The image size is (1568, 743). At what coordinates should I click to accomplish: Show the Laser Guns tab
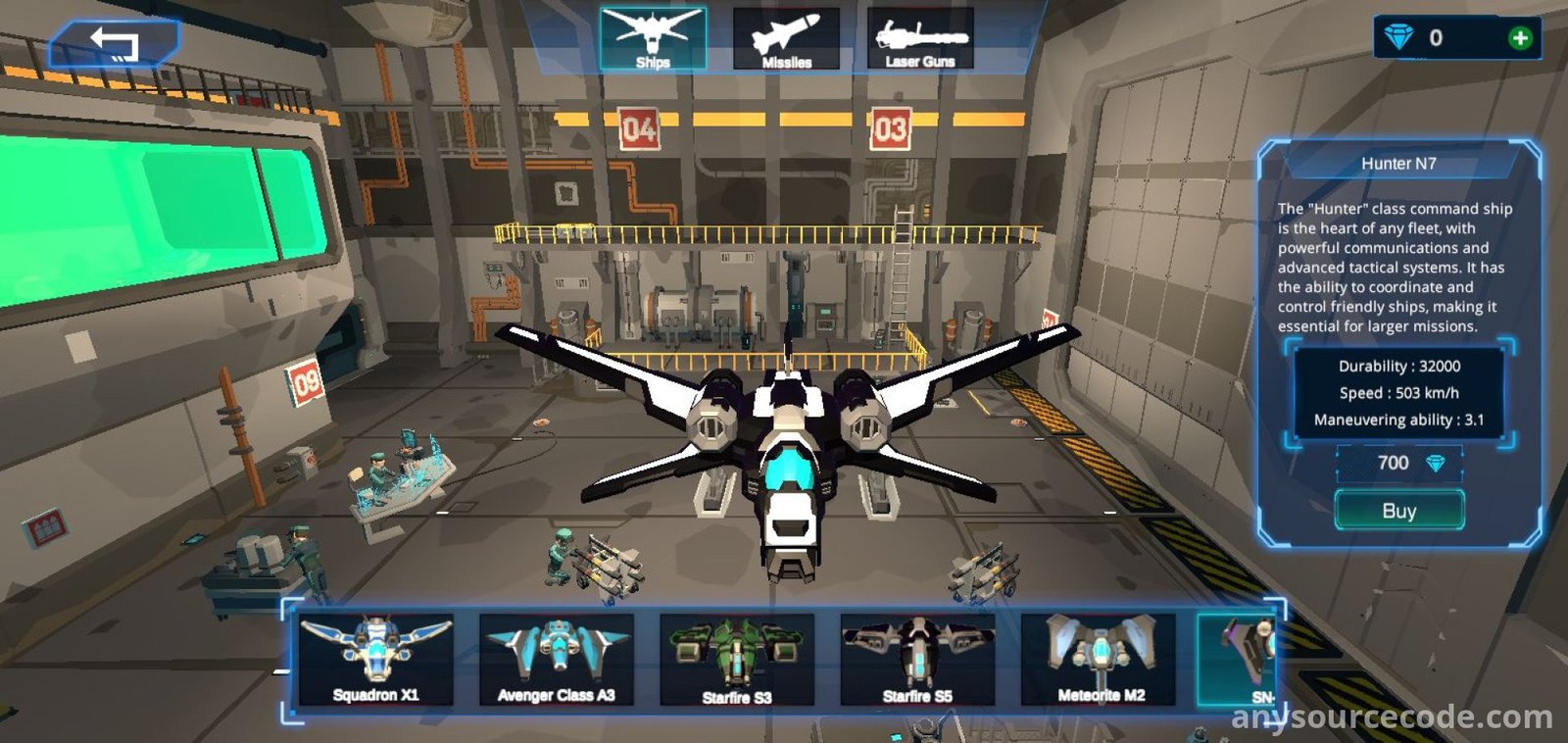click(920, 39)
